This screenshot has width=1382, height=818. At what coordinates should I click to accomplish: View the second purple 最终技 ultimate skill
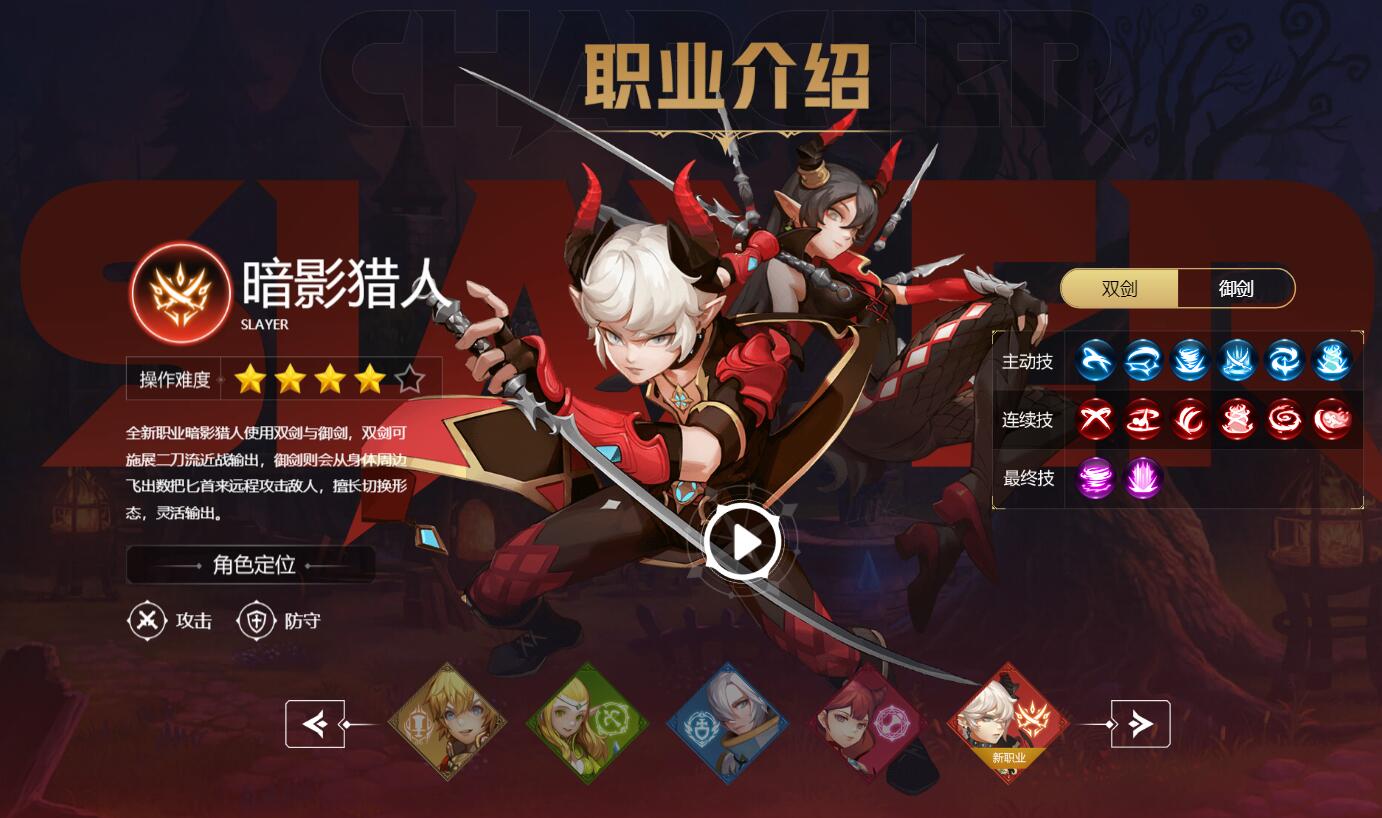click(1143, 478)
